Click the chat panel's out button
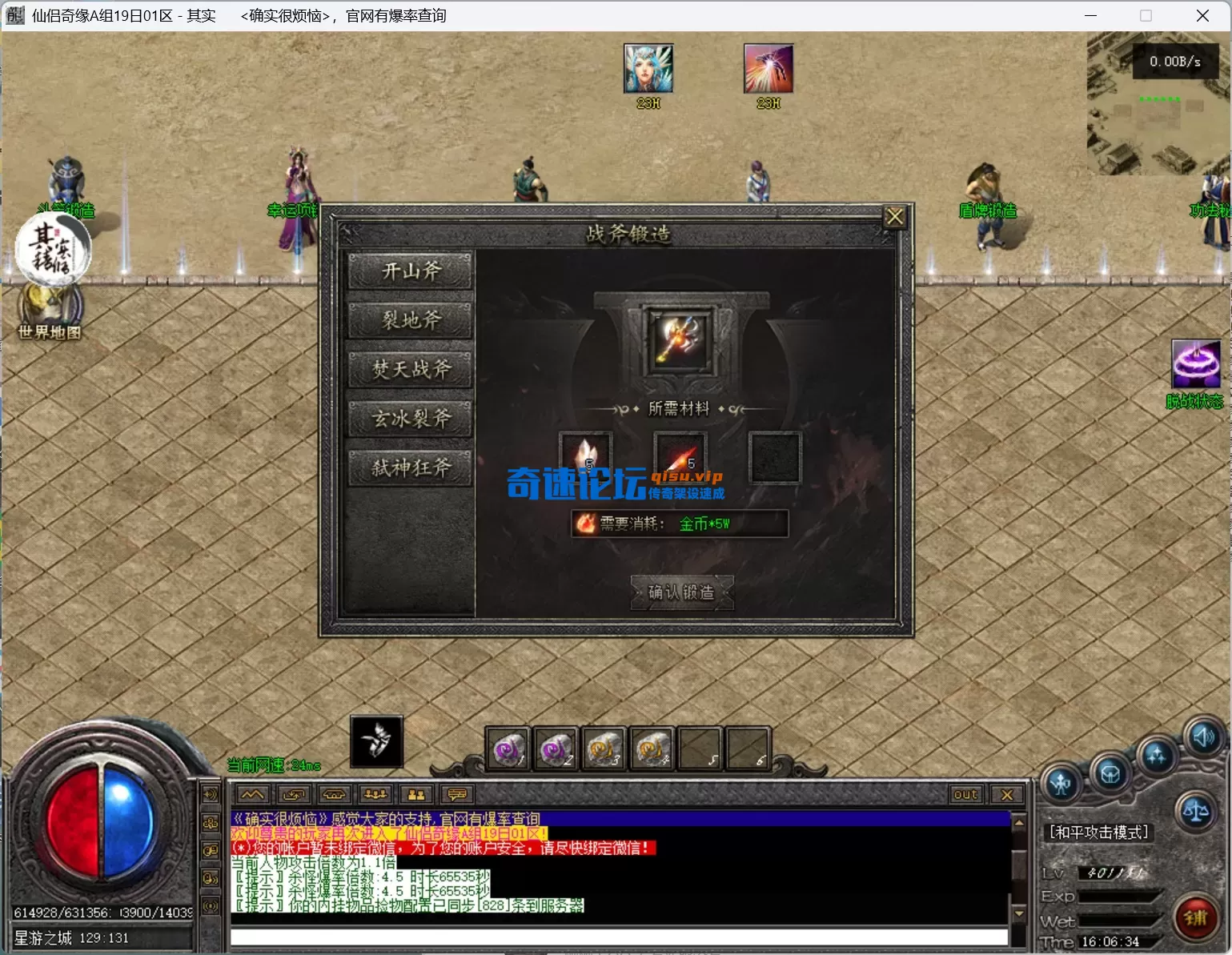The height and width of the screenshot is (955, 1232). pos(965,794)
